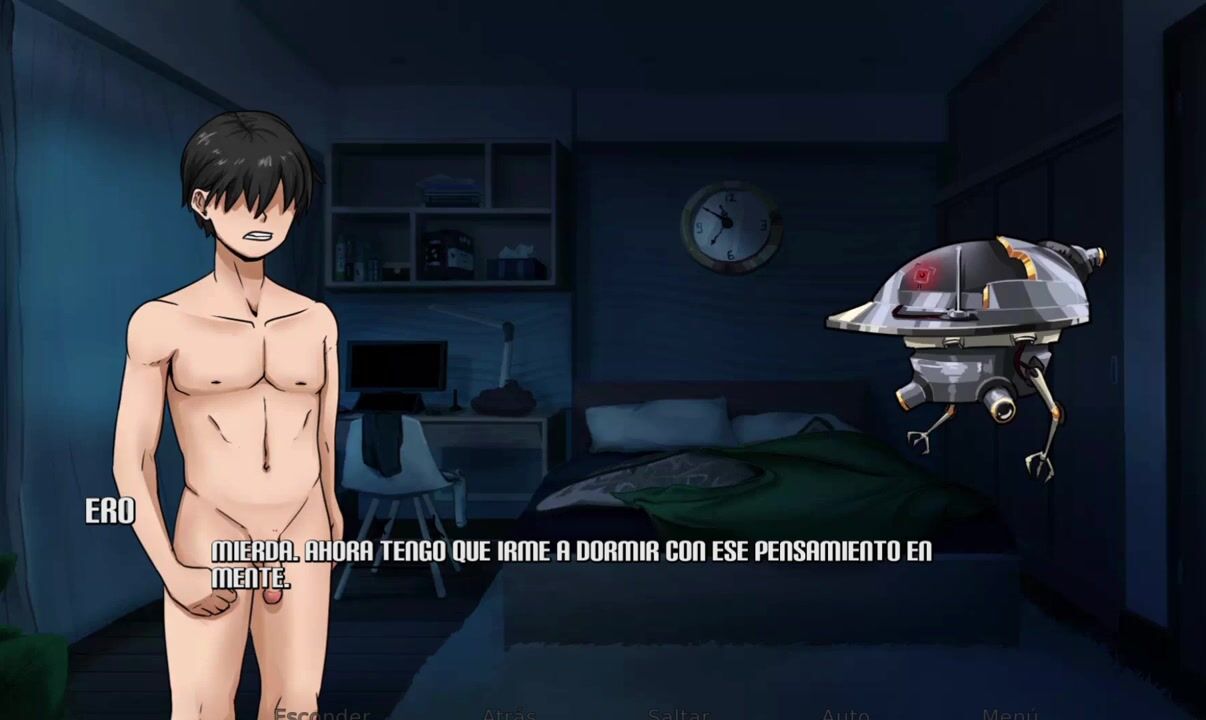Open the Menú button
Viewport: 1206px width, 720px height.
point(1010,714)
